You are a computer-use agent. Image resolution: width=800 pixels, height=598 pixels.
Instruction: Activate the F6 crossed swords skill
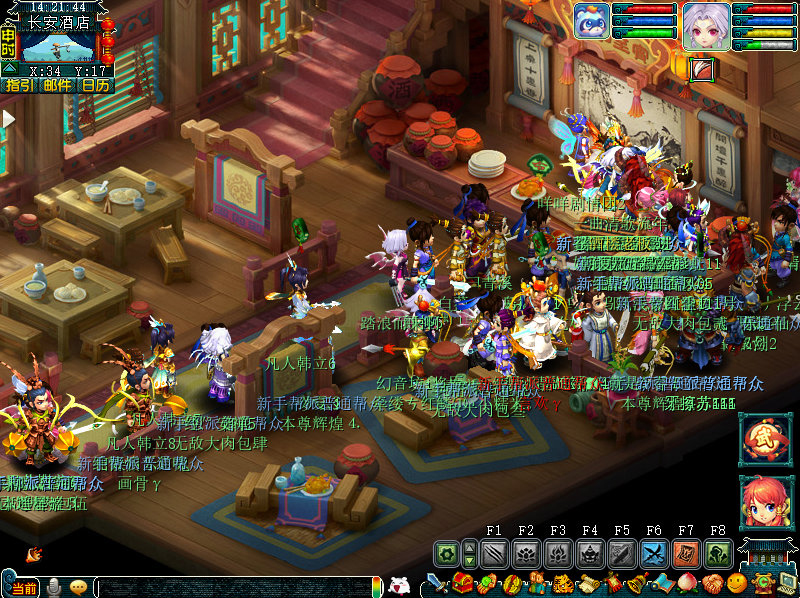(654, 553)
